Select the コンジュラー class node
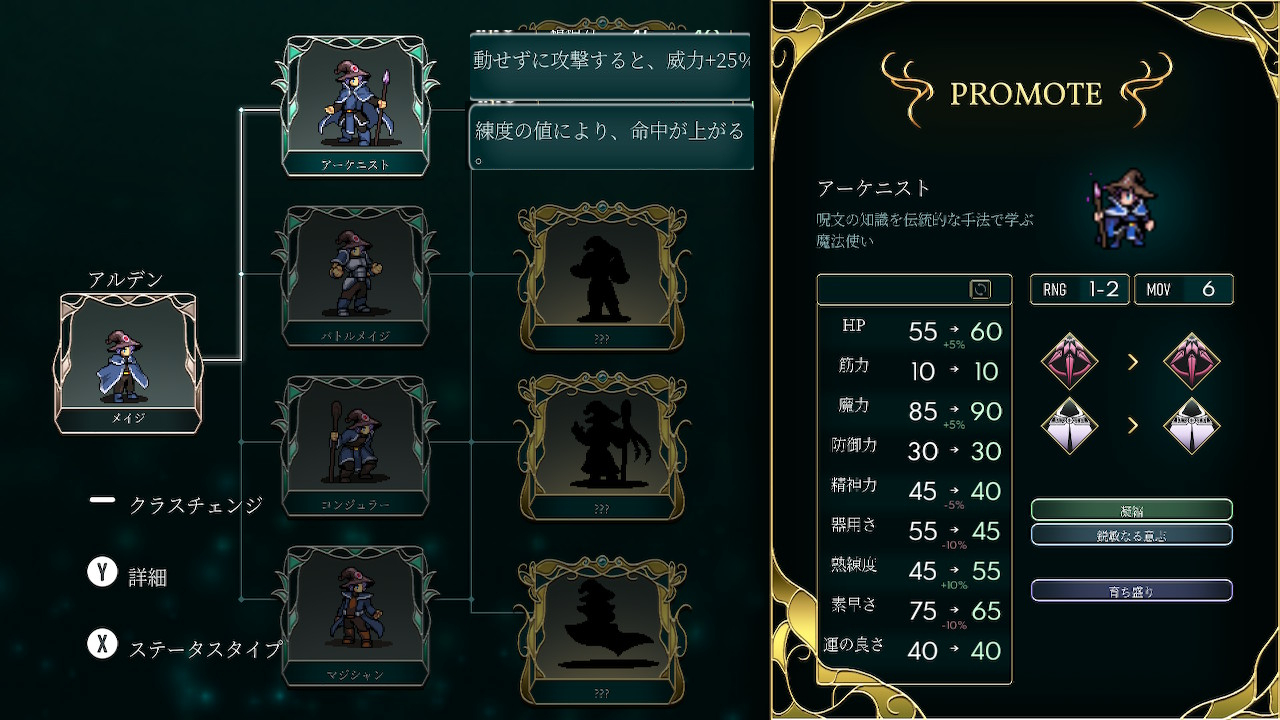 click(355, 446)
